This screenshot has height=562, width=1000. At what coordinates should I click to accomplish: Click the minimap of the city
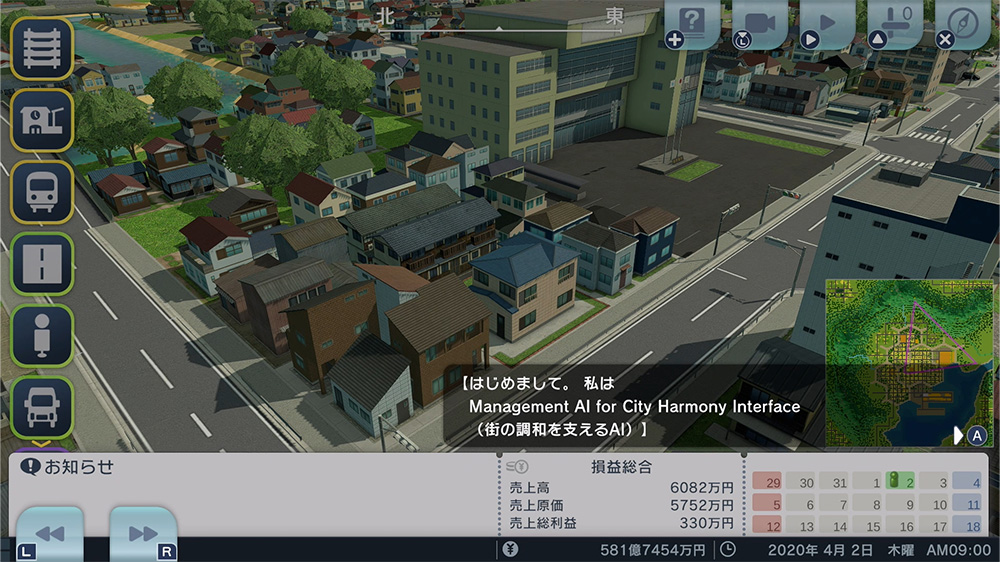(x=908, y=362)
